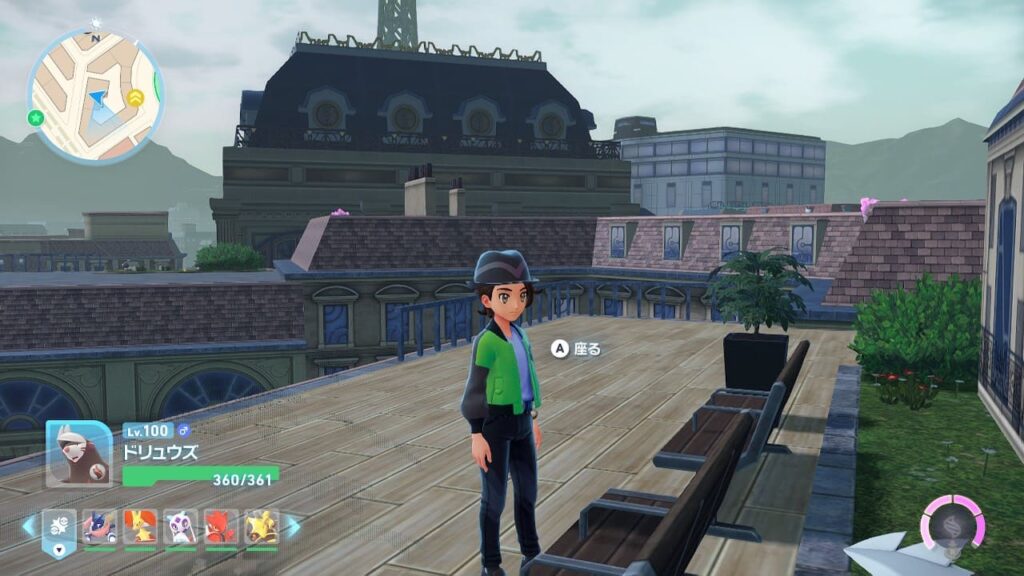Select the yellow chevron marker on minimap
The height and width of the screenshot is (576, 1024).
[x=136, y=97]
